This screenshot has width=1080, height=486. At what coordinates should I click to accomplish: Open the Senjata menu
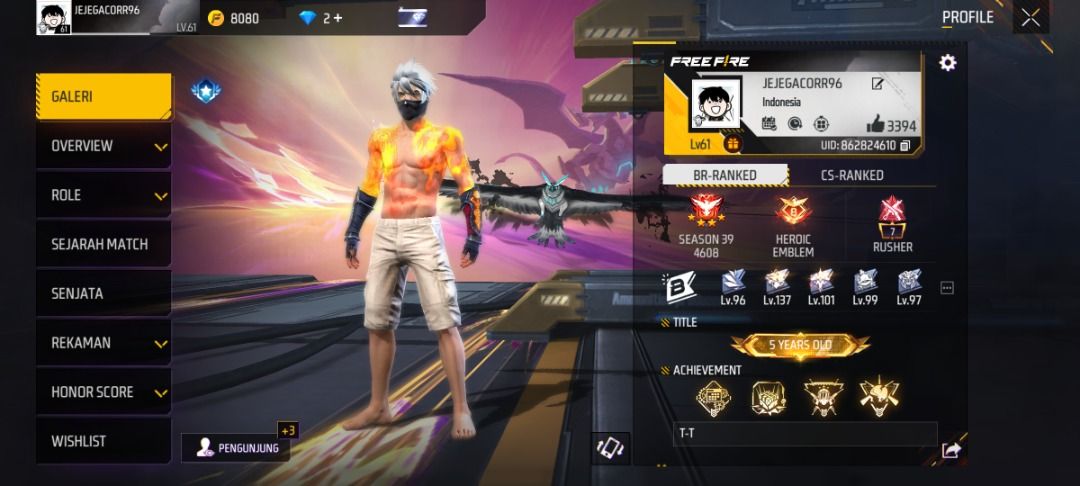[103, 293]
